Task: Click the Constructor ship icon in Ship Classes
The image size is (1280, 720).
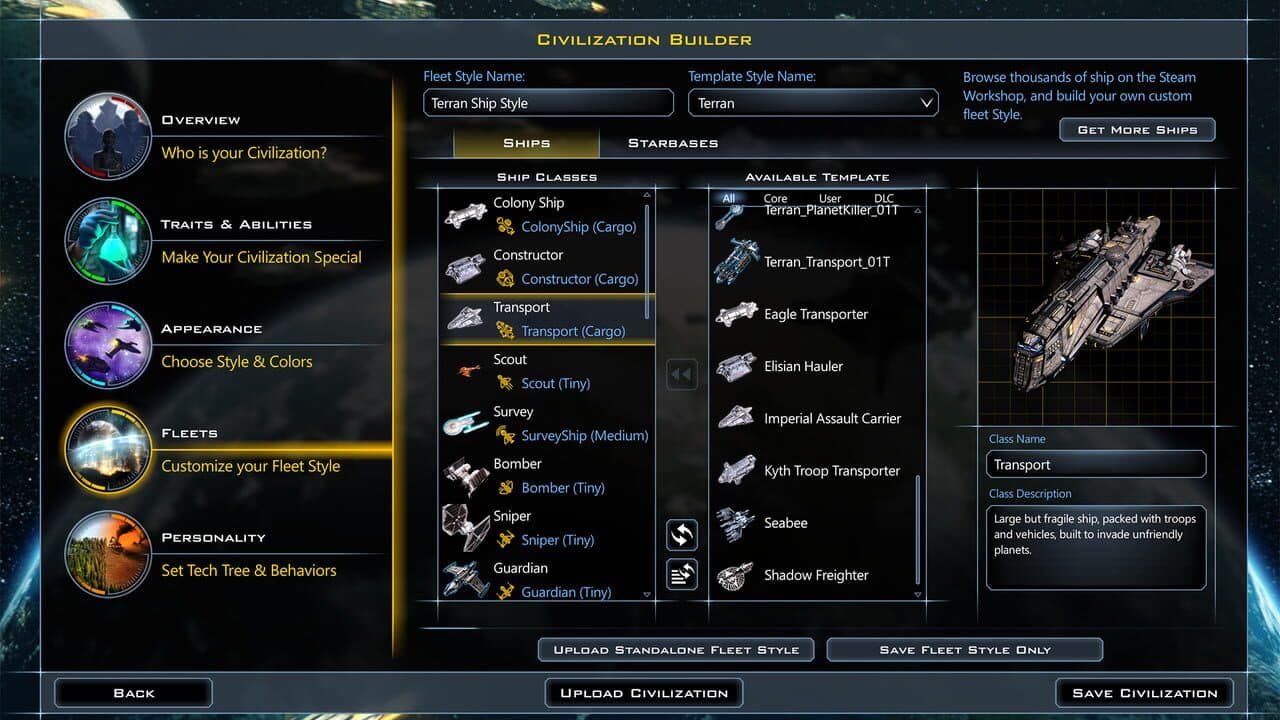Action: pyautogui.click(x=467, y=266)
